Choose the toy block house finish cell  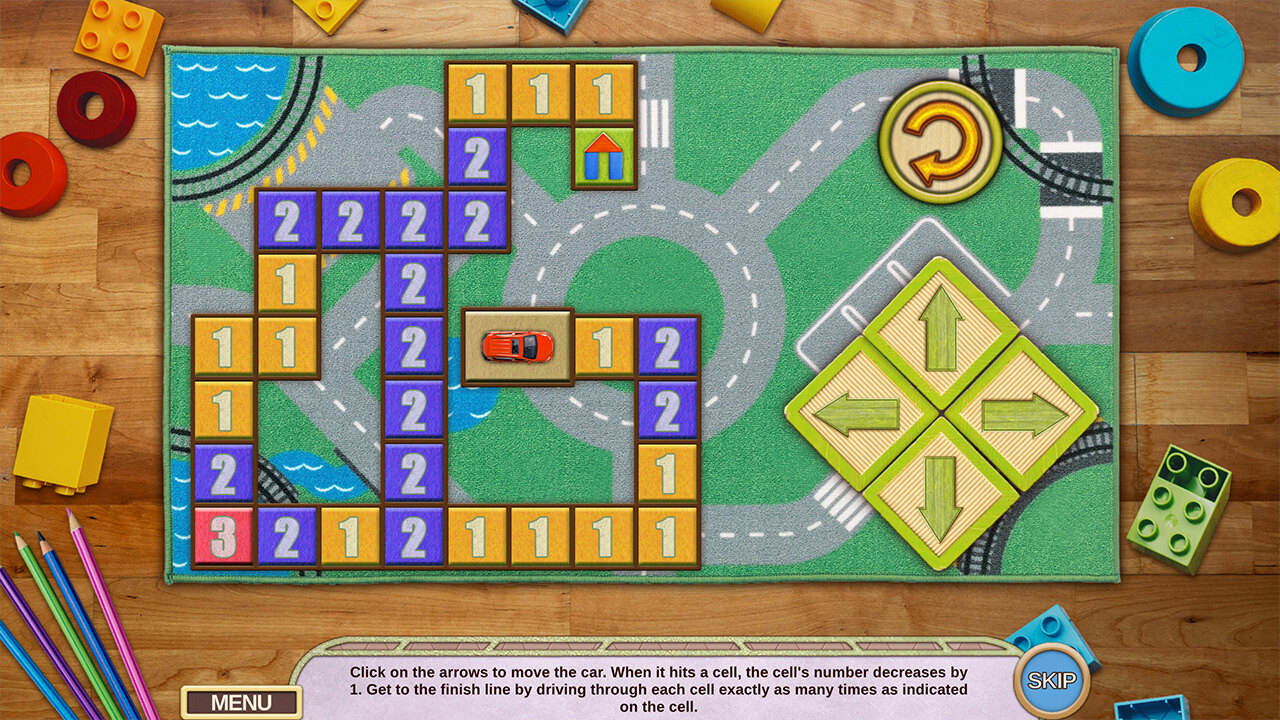click(x=604, y=157)
